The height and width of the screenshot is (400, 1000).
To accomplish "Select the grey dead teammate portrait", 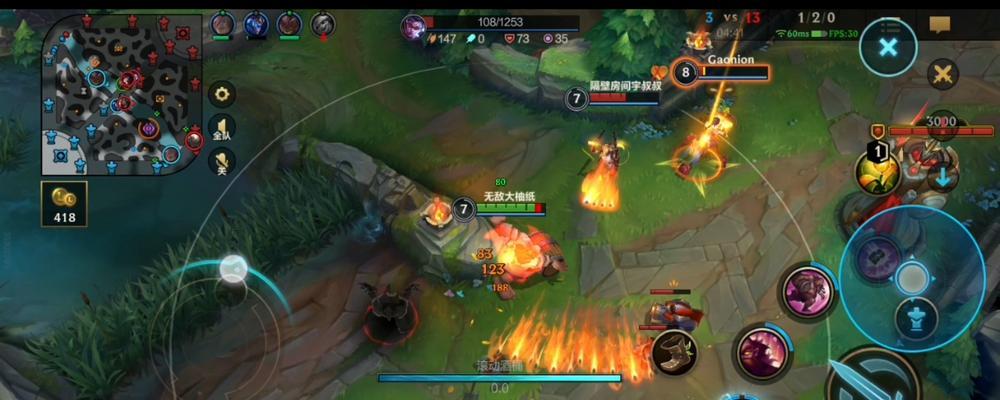I will point(322,24).
